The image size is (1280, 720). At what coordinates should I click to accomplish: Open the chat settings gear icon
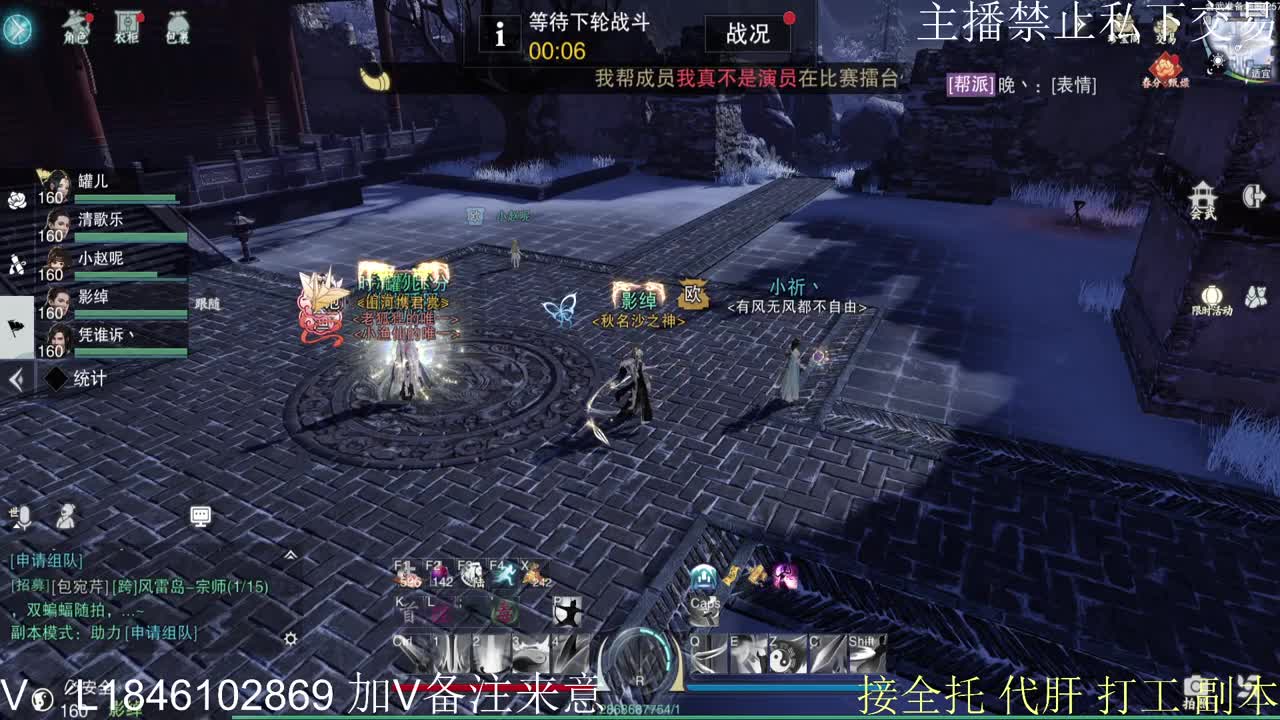point(290,638)
